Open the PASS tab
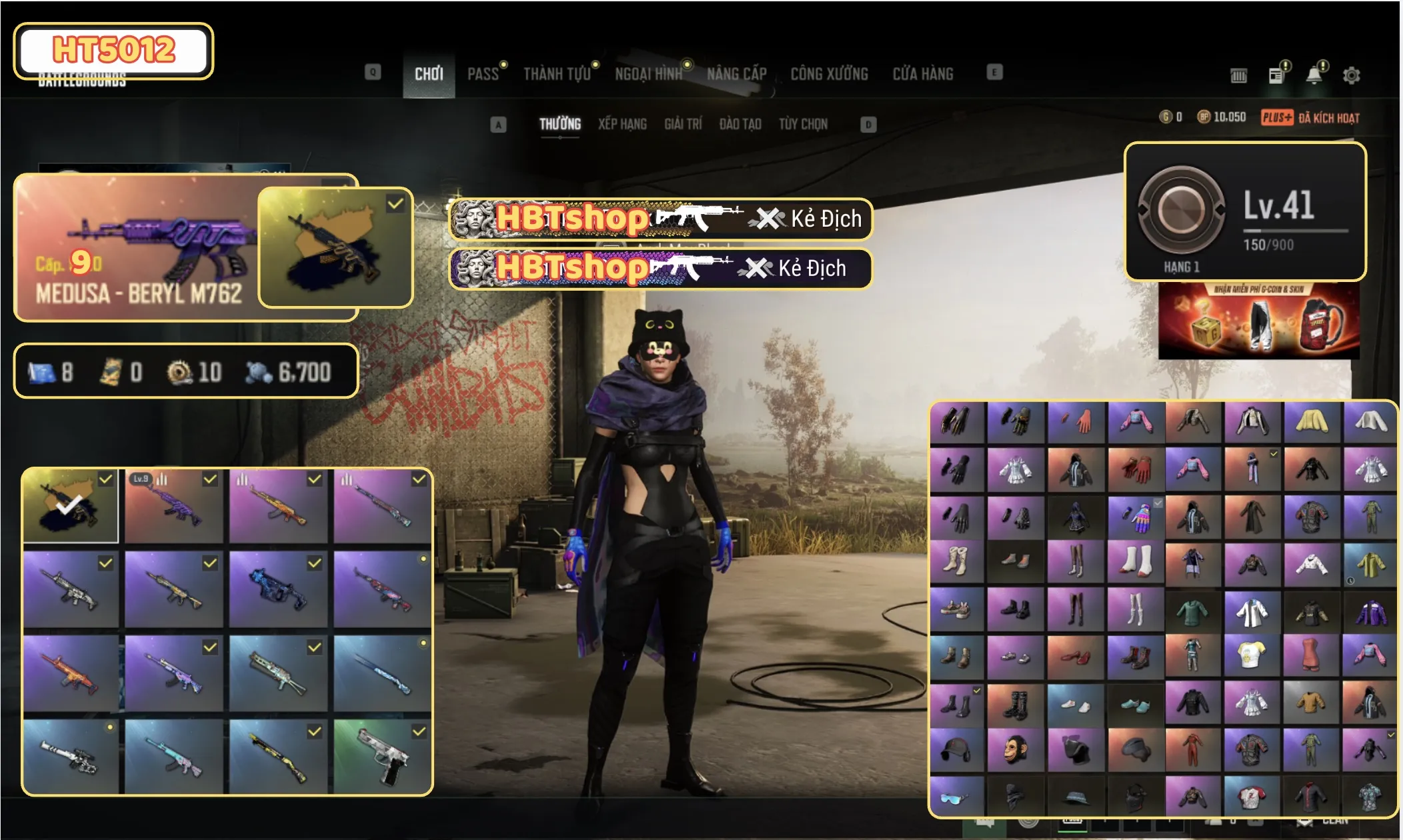The image size is (1403, 840). (x=483, y=74)
